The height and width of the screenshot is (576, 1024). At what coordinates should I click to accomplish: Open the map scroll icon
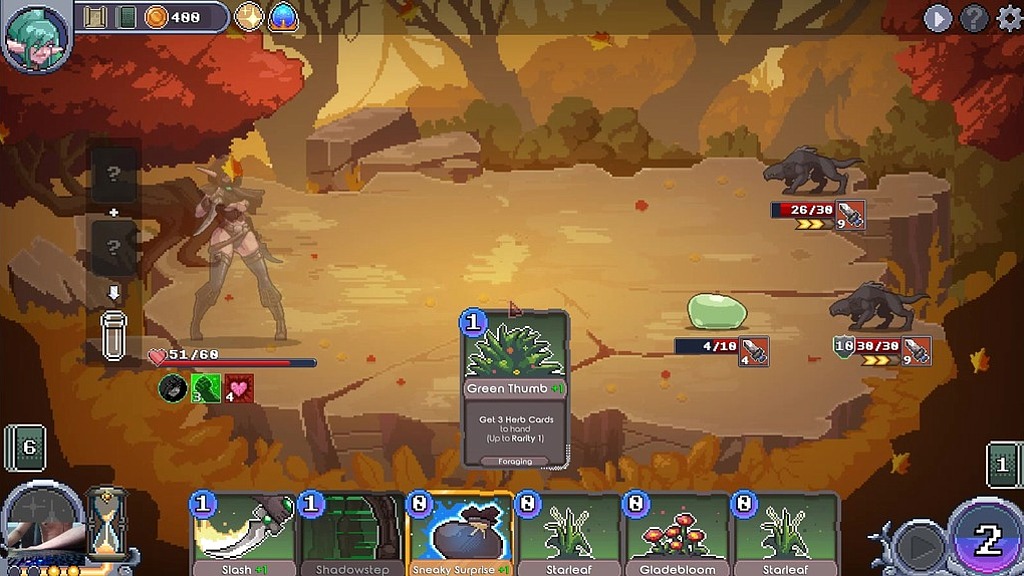pyautogui.click(x=95, y=17)
